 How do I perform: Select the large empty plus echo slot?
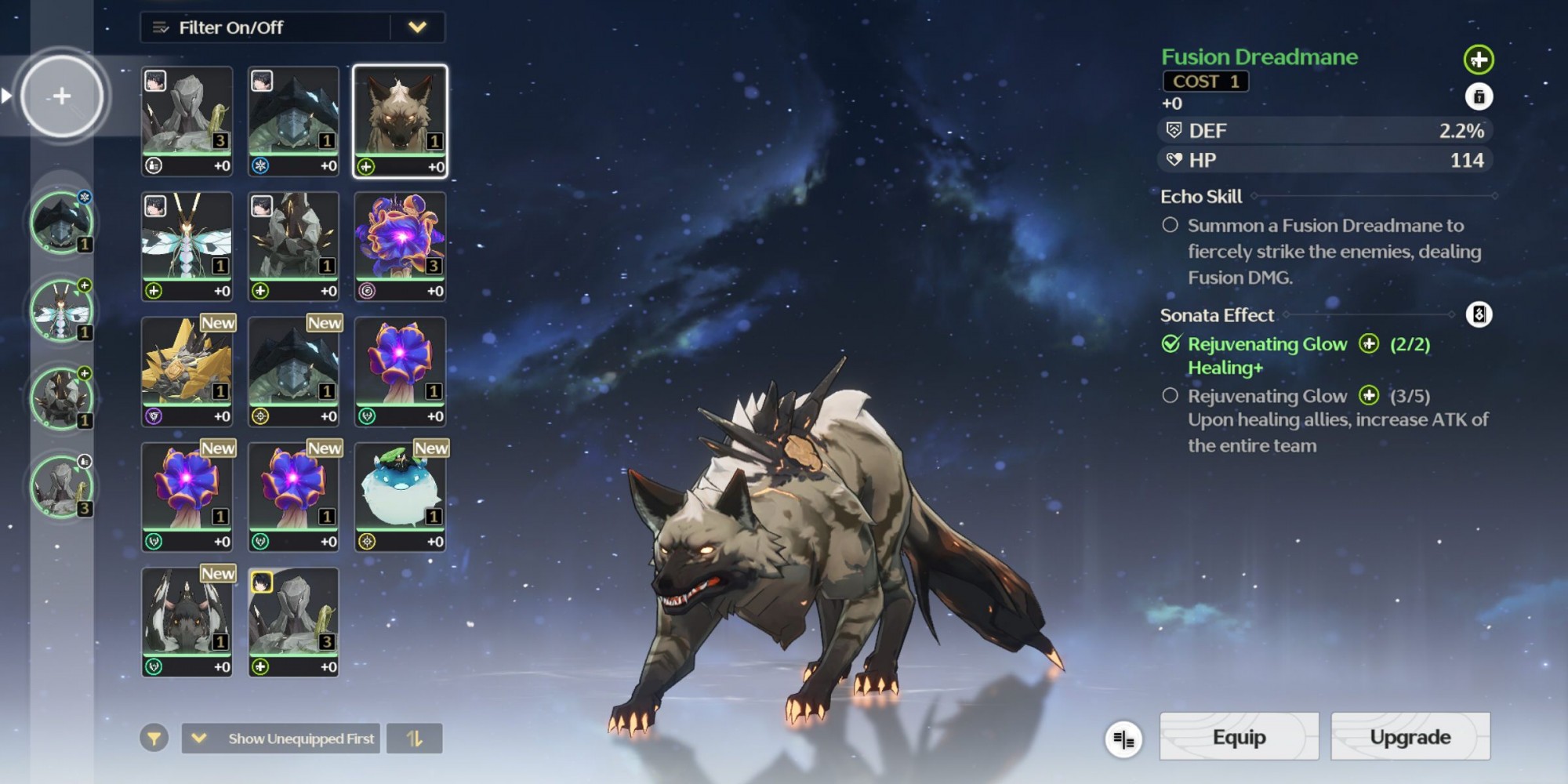62,96
